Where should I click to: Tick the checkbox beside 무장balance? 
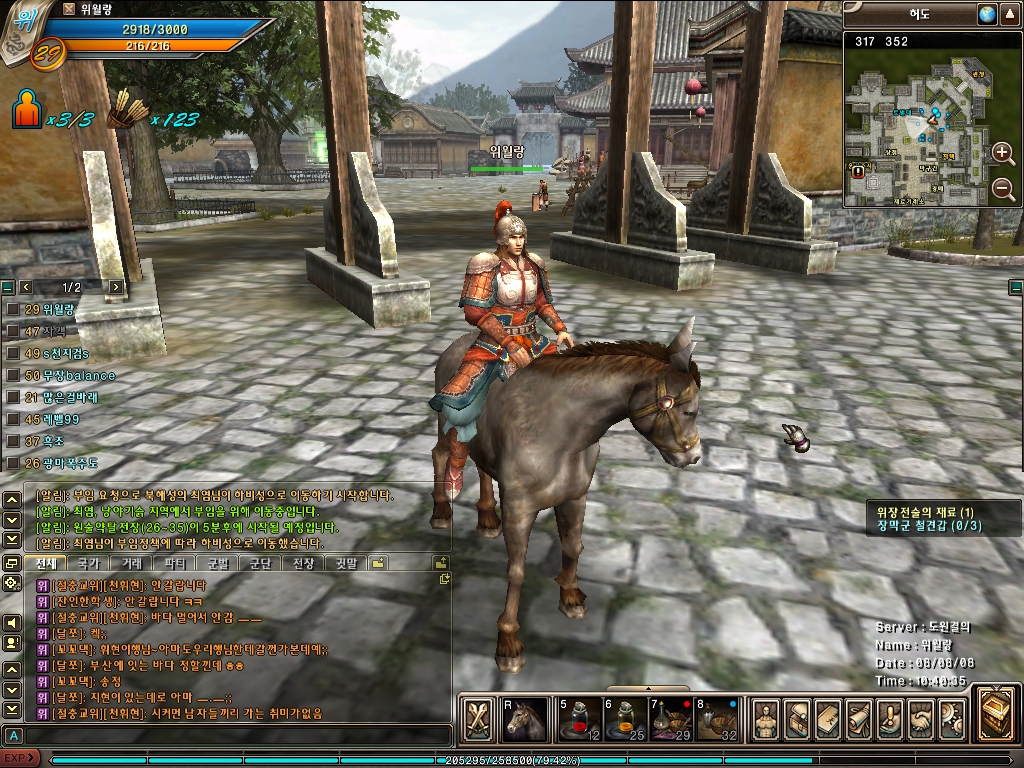point(13,375)
